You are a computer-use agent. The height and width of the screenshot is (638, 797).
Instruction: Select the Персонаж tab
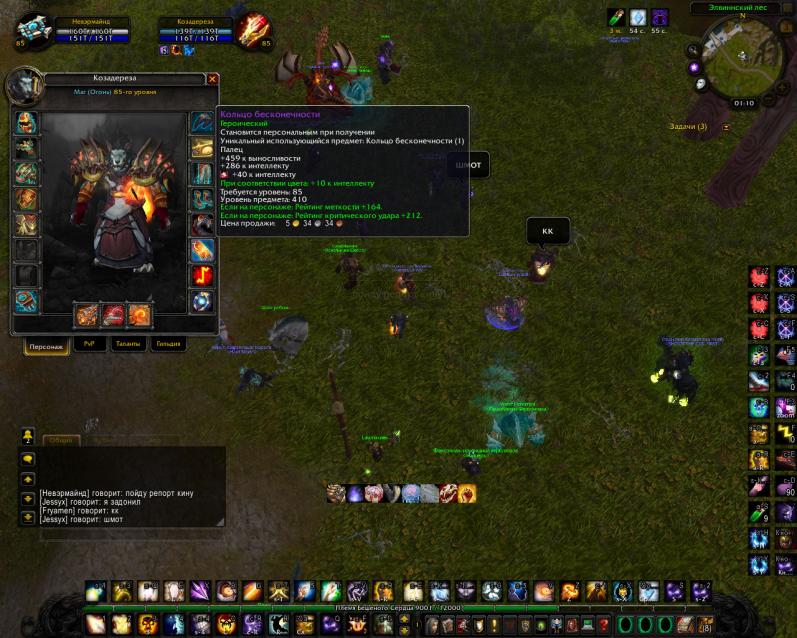click(x=46, y=344)
